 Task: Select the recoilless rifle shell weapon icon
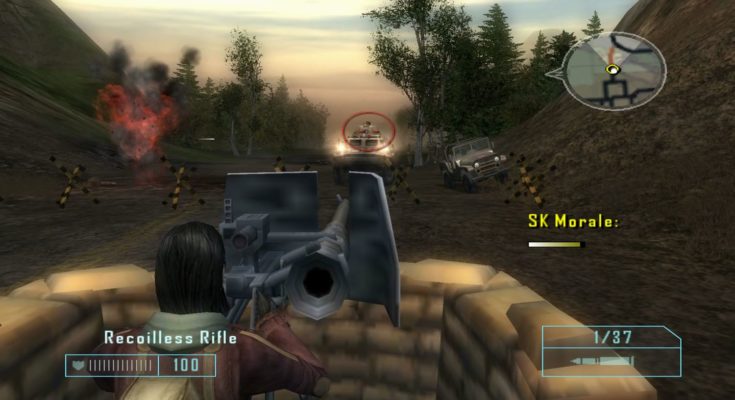coord(600,361)
